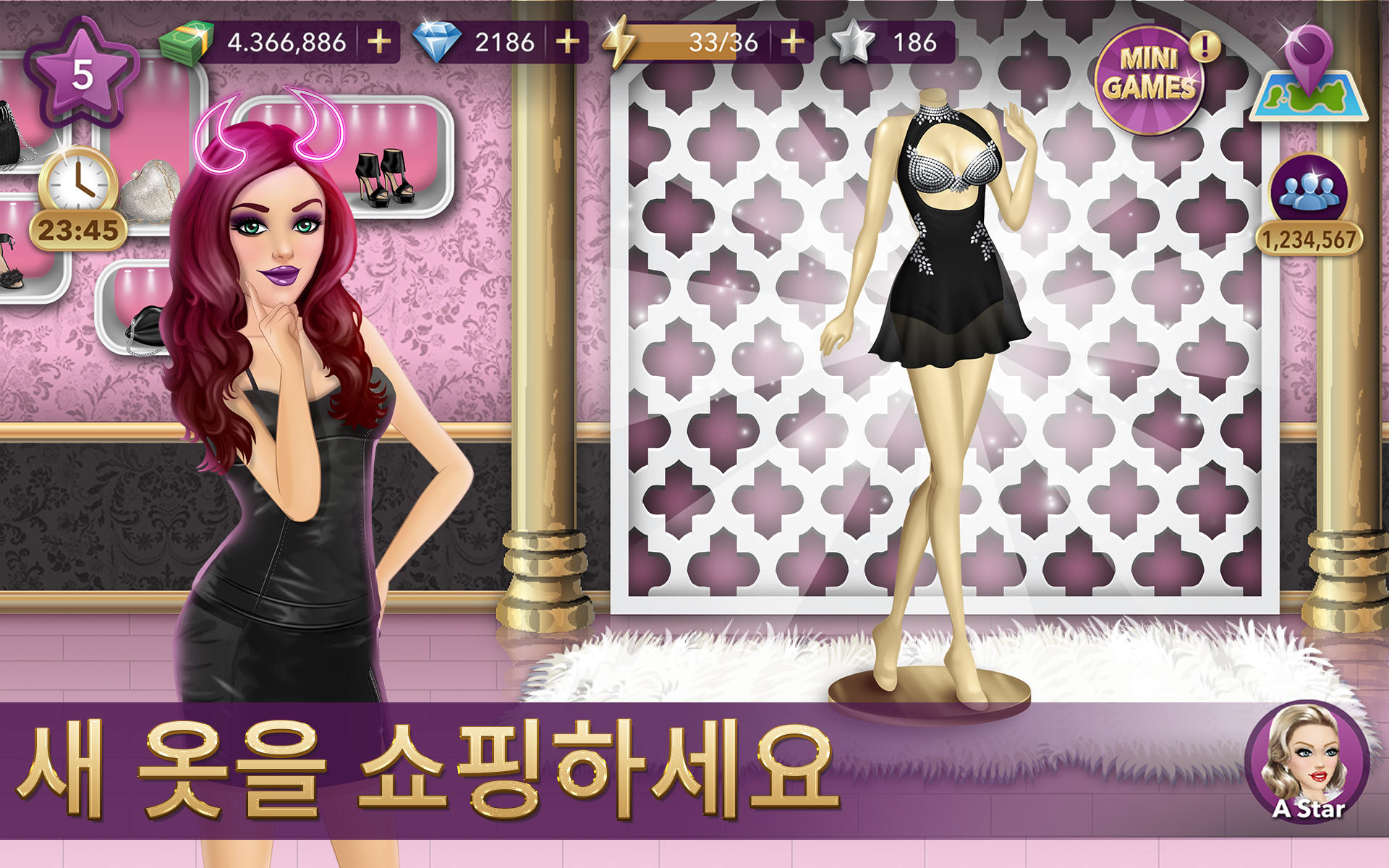This screenshot has width=1389, height=868.
Task: Tap the cash stack currency icon
Action: click(187, 42)
